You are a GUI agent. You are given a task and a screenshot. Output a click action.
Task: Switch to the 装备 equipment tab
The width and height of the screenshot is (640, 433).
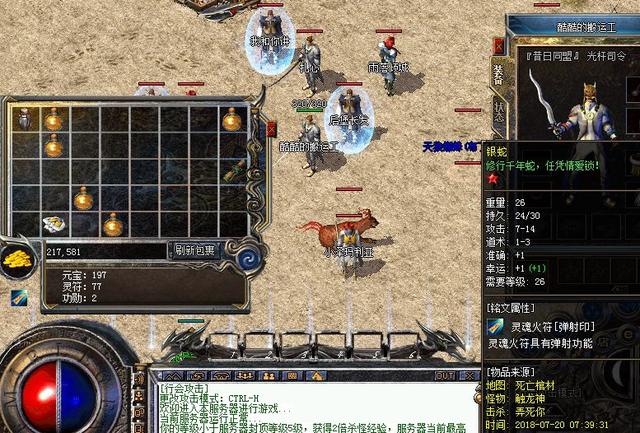[498, 74]
